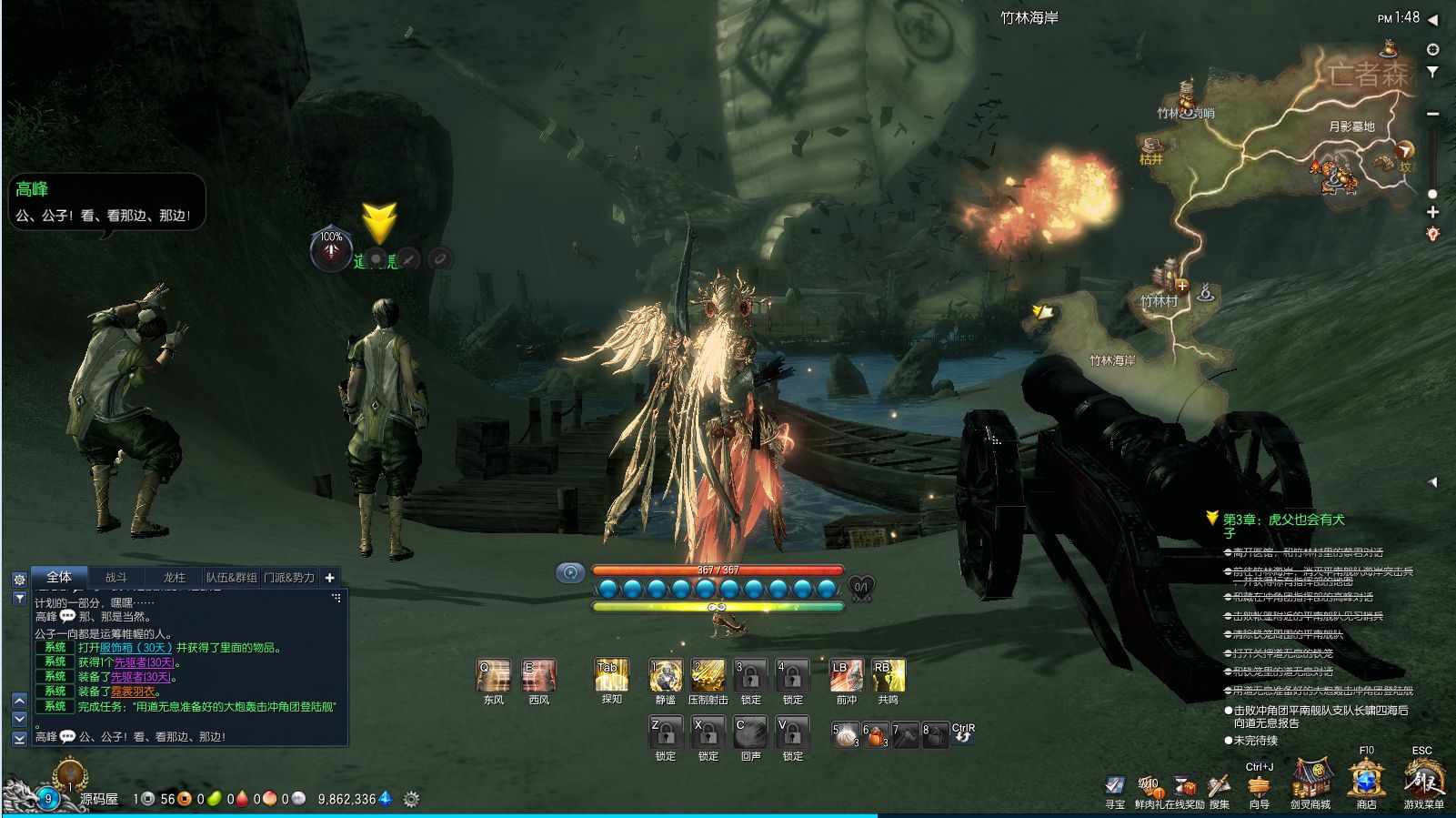This screenshot has height=818, width=1456.
Task: Click the 先驱者[30天] item link in 获得 line
Action: [x=144, y=662]
